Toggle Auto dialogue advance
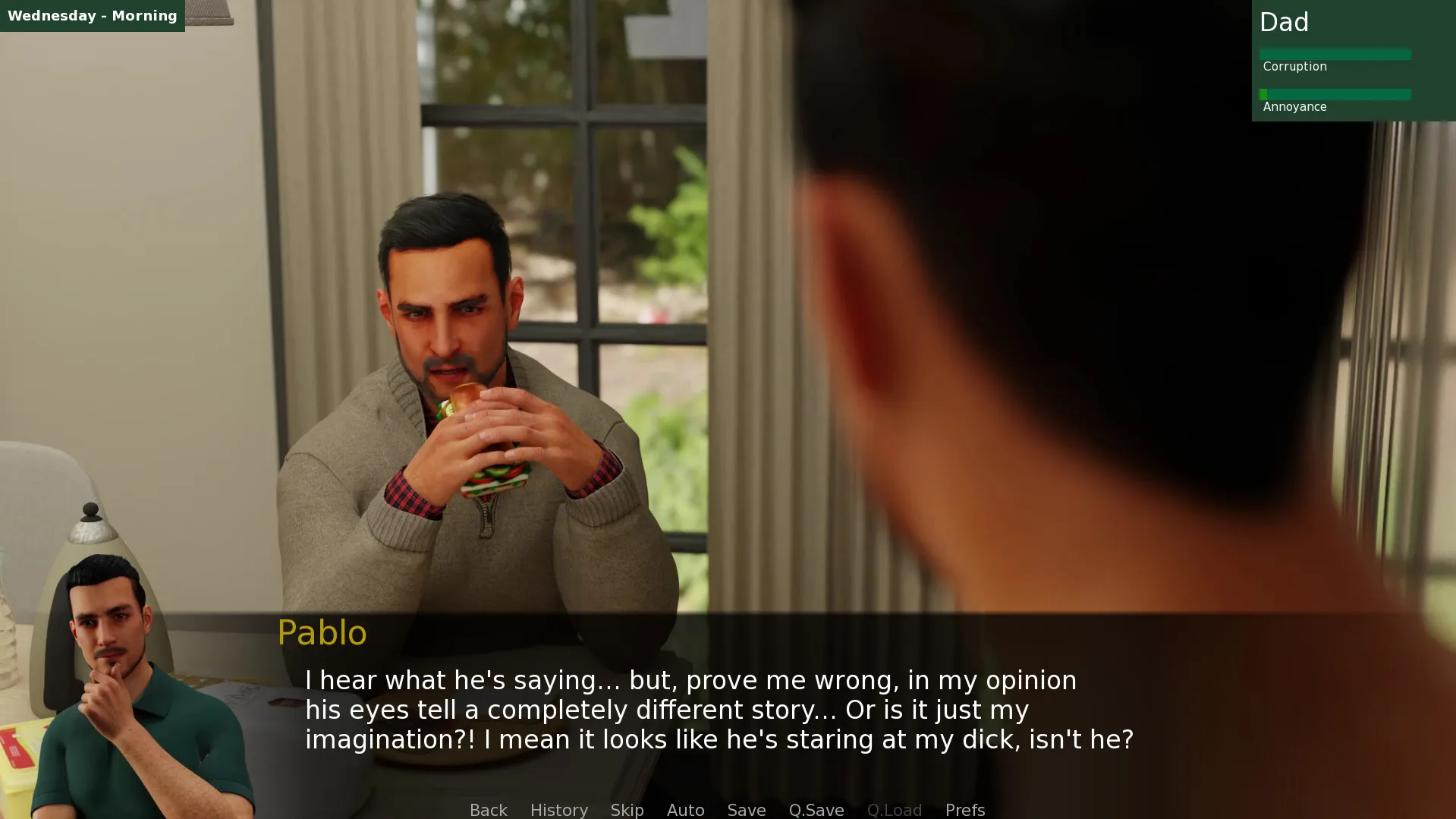 (x=685, y=809)
